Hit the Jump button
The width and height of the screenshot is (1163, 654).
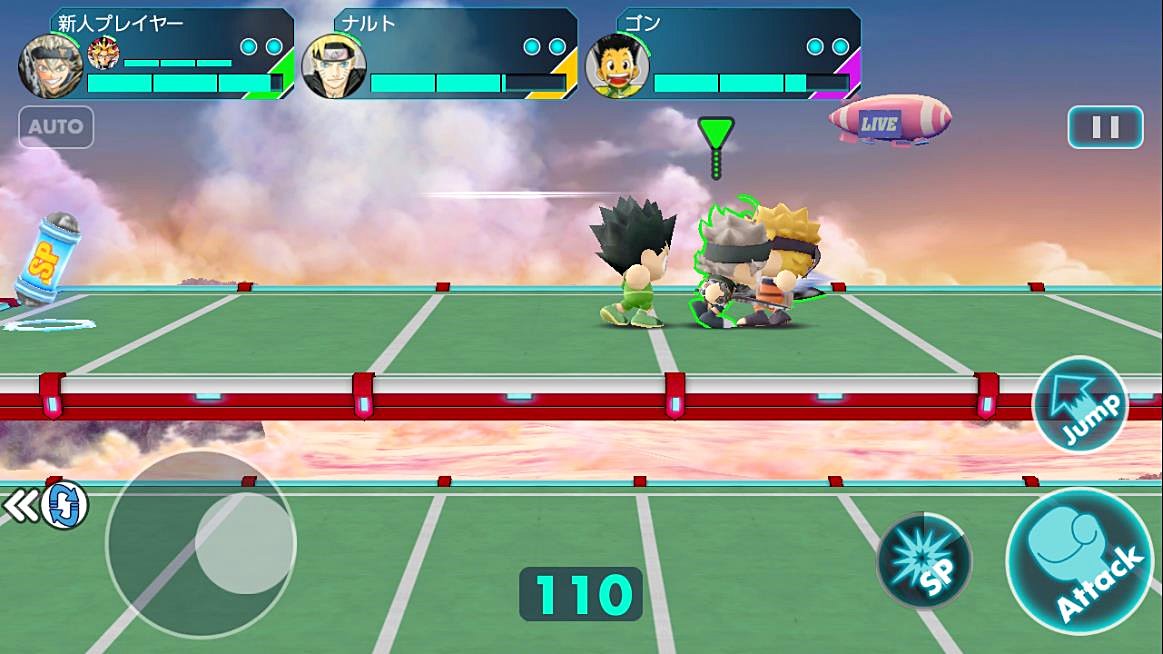click(x=1080, y=405)
